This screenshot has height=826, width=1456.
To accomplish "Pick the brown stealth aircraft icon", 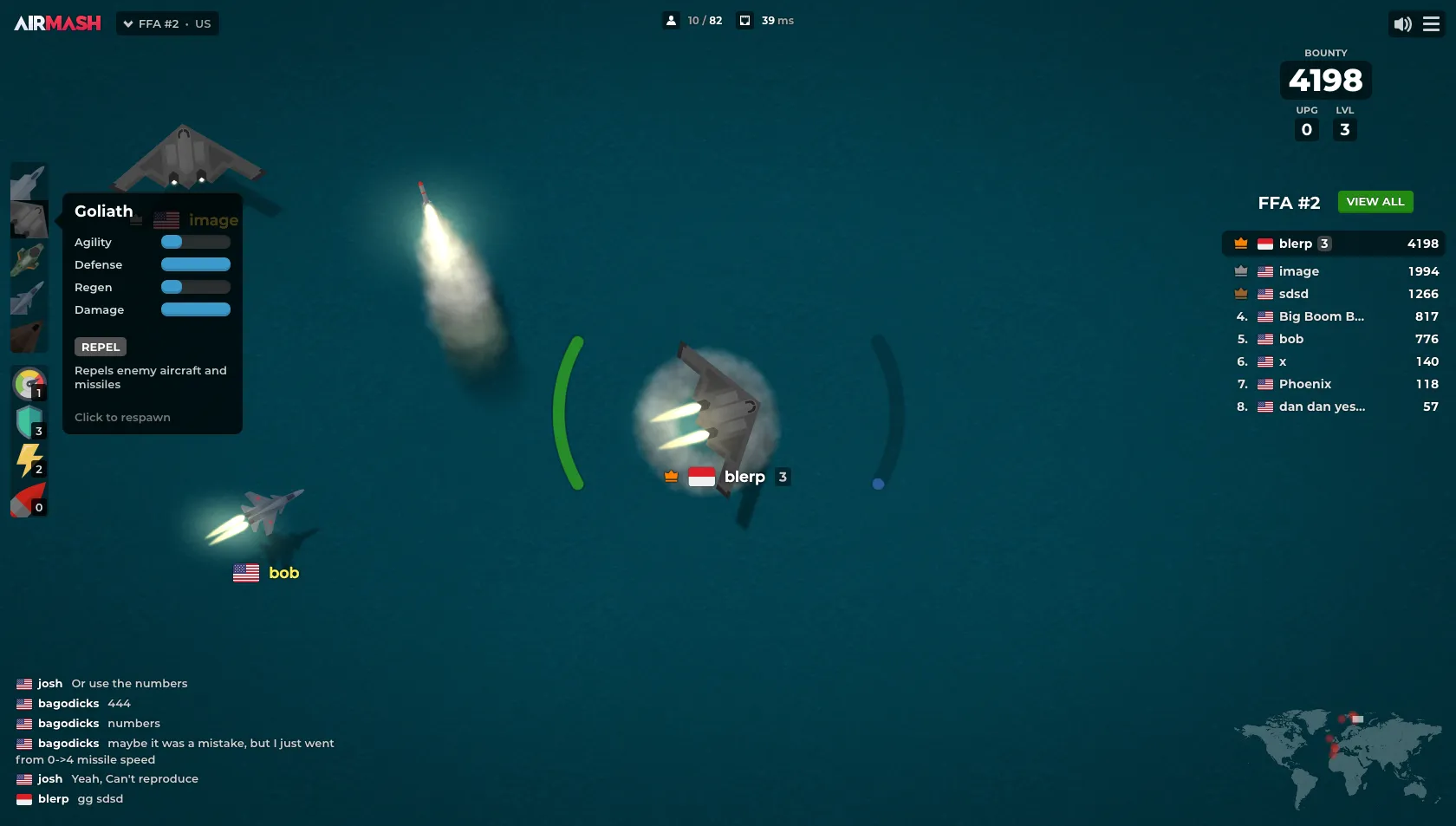I will pyautogui.click(x=29, y=335).
